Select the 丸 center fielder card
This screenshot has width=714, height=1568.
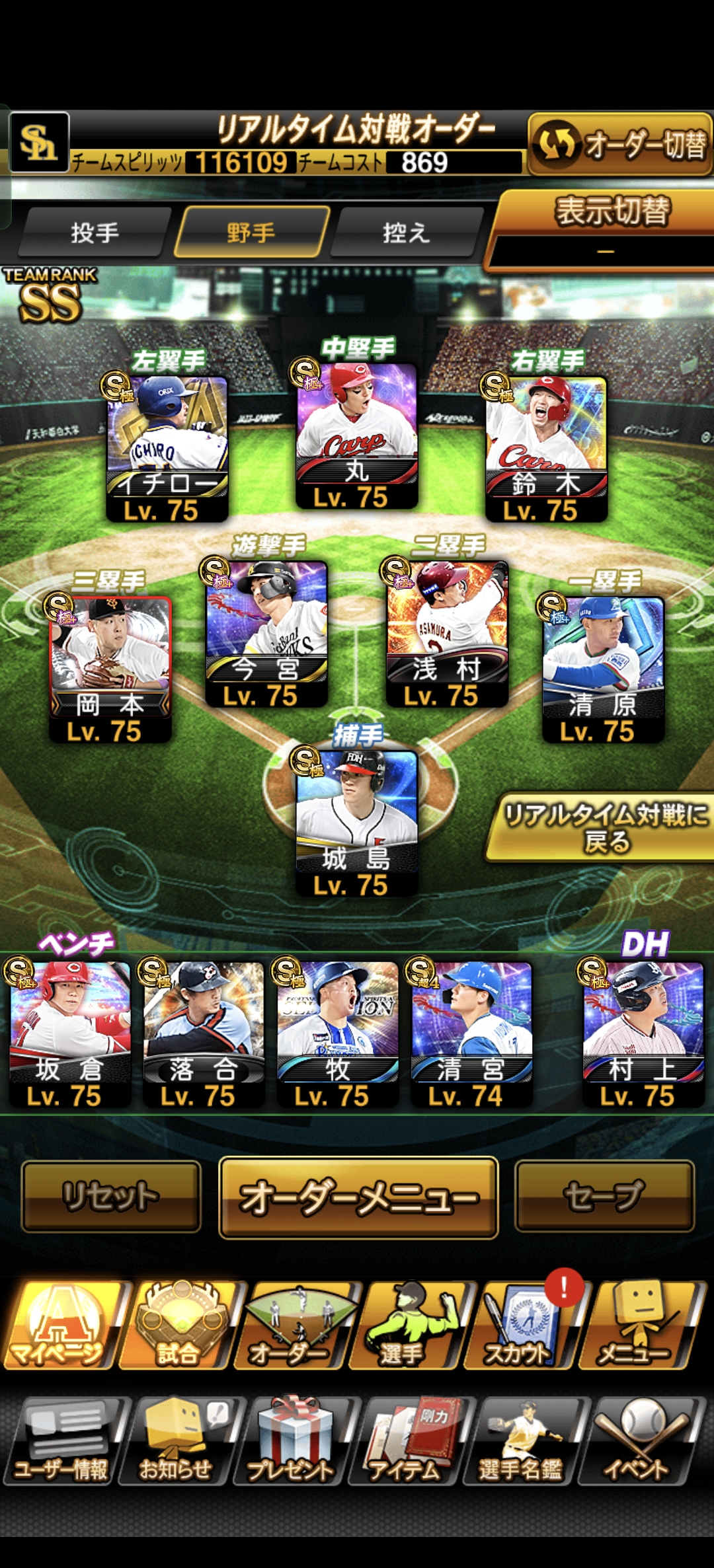[357, 435]
